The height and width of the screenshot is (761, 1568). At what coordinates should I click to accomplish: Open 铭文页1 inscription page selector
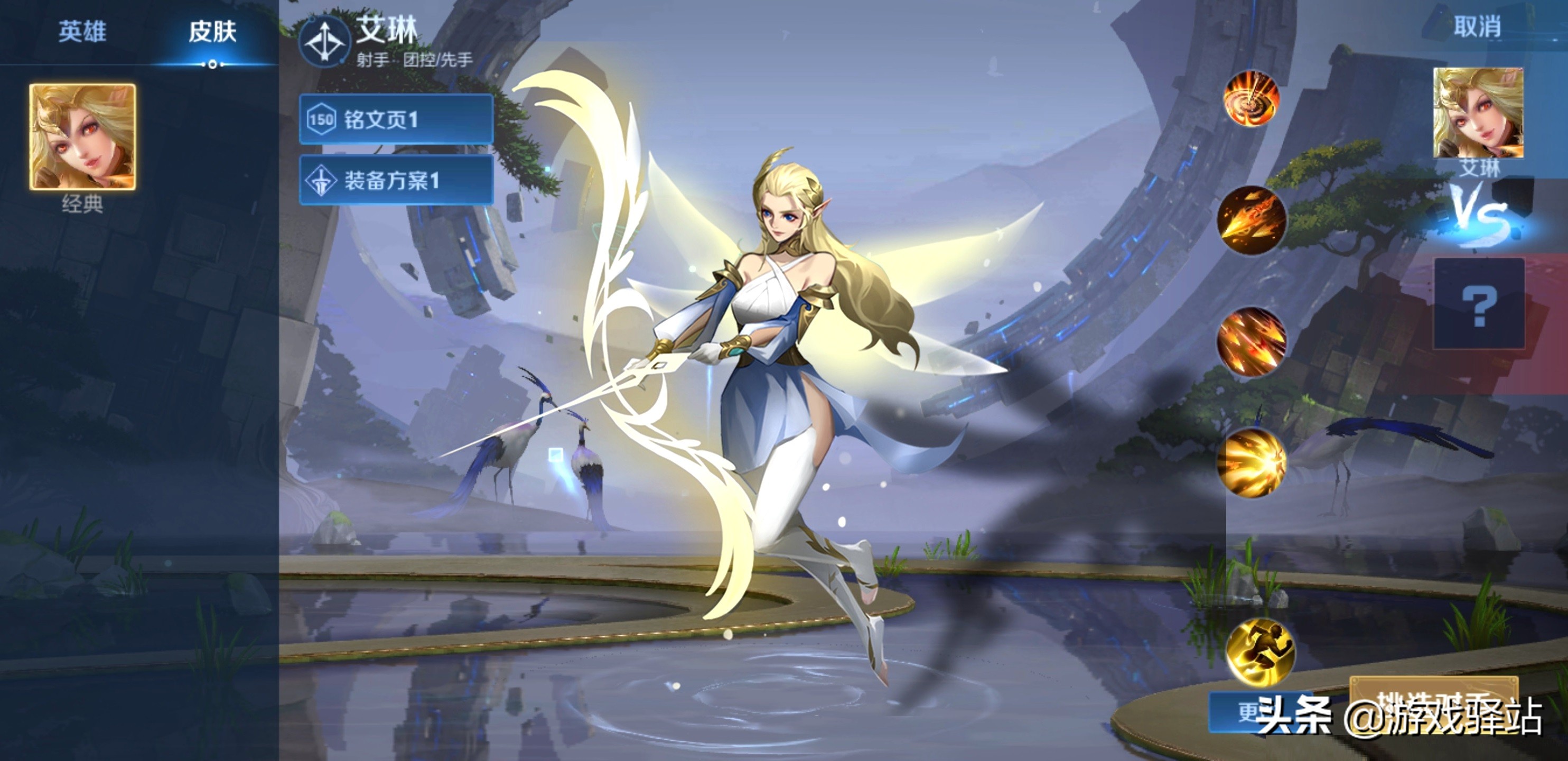[396, 119]
